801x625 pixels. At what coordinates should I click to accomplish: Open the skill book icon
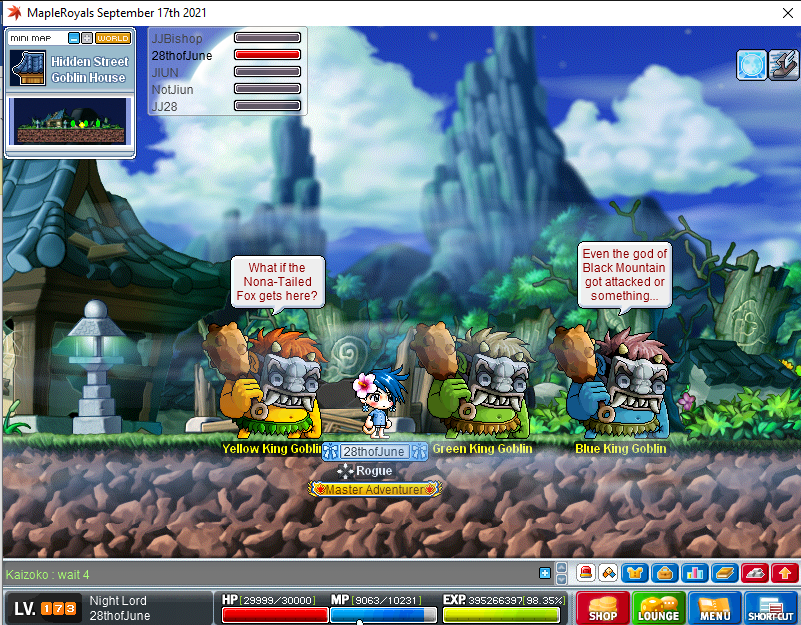tap(723, 573)
